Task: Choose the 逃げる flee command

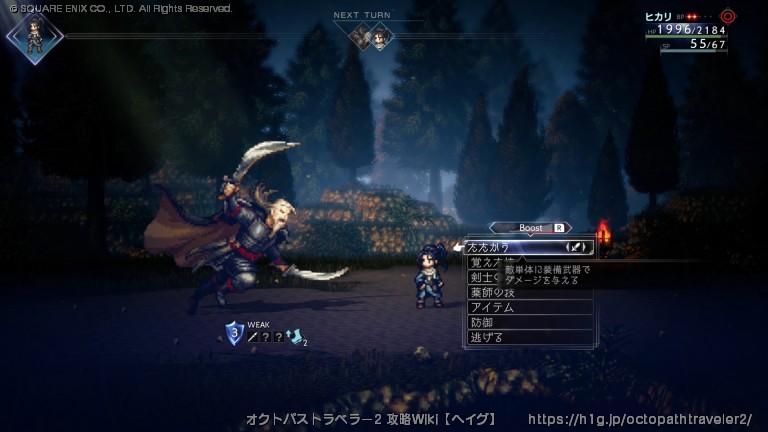Action: (487, 337)
